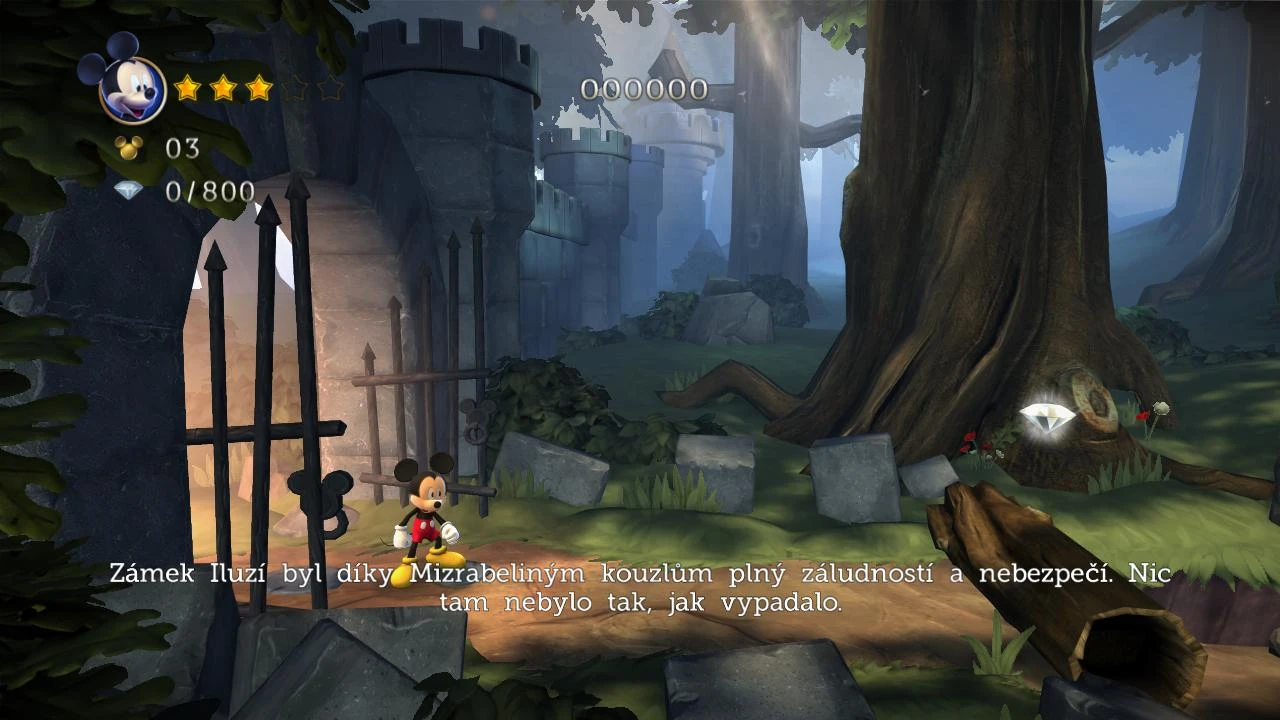This screenshot has width=1280, height=720.
Task: Click the star rating progress bar
Action: click(258, 88)
